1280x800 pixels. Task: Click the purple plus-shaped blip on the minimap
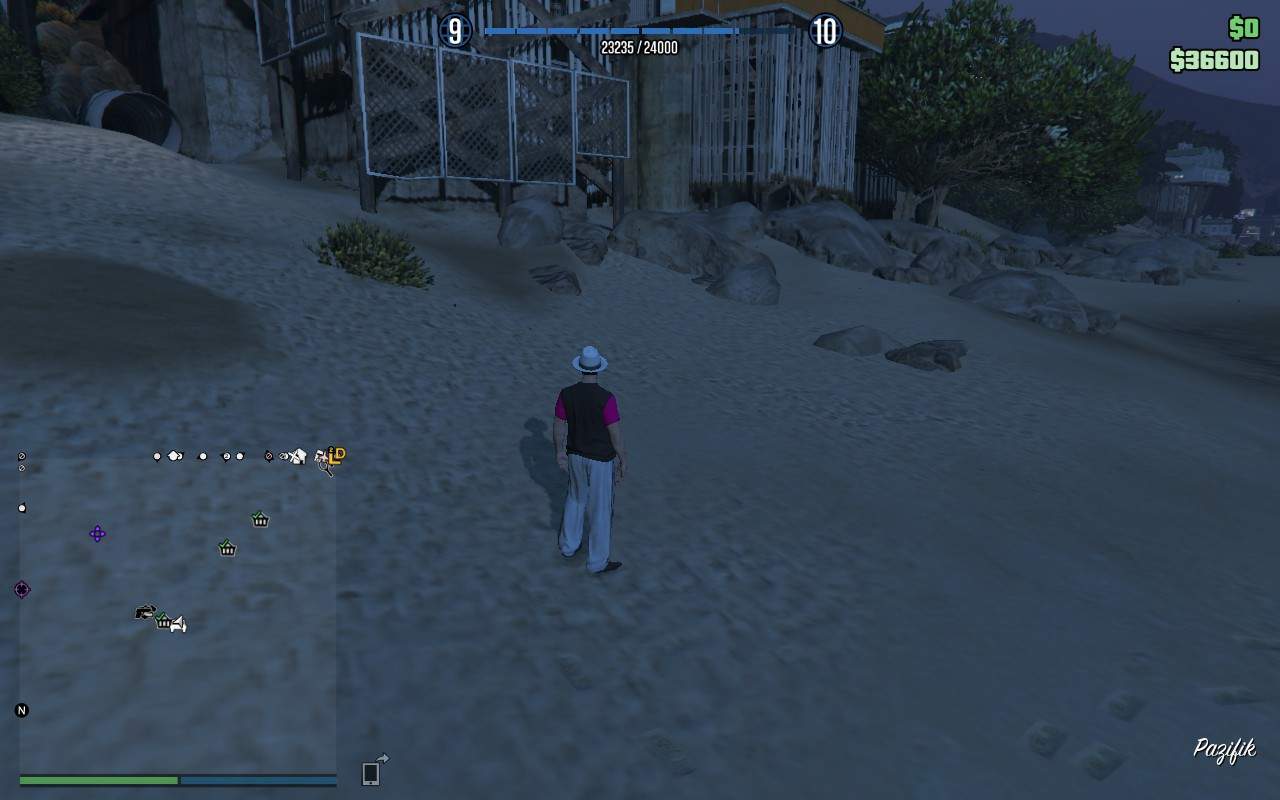pyautogui.click(x=97, y=534)
